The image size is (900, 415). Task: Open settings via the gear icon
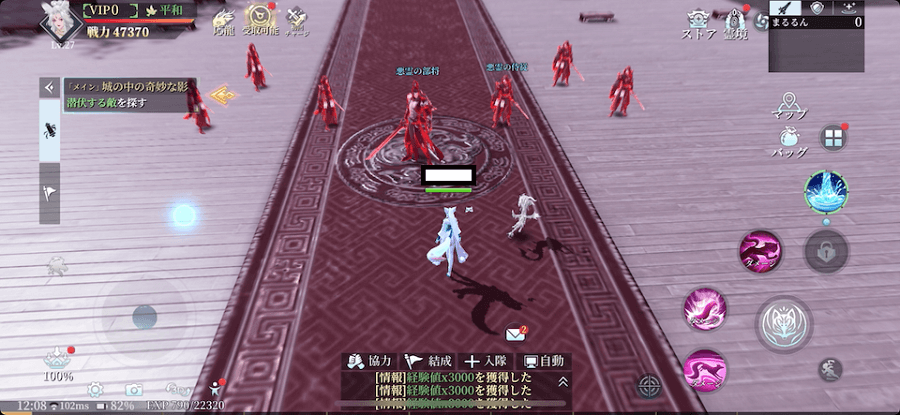coord(95,389)
